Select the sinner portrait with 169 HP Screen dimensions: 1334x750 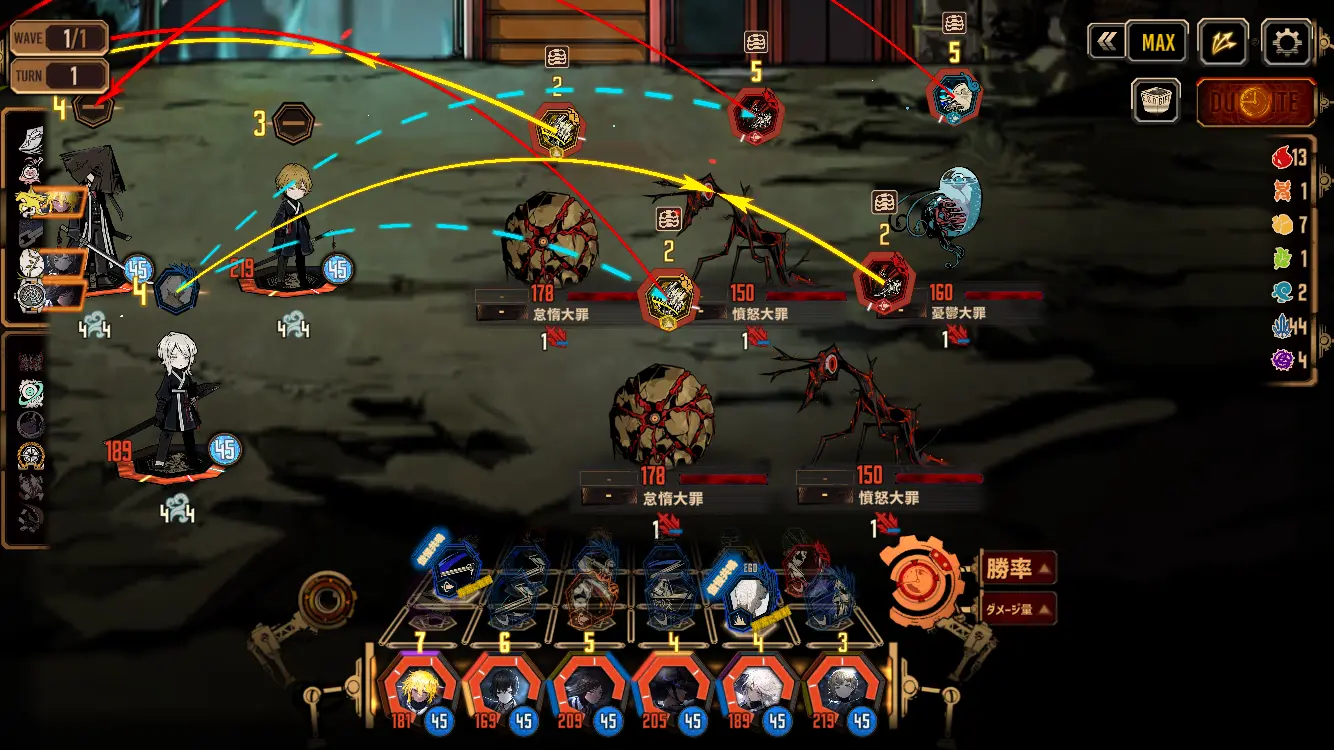[x=503, y=690]
